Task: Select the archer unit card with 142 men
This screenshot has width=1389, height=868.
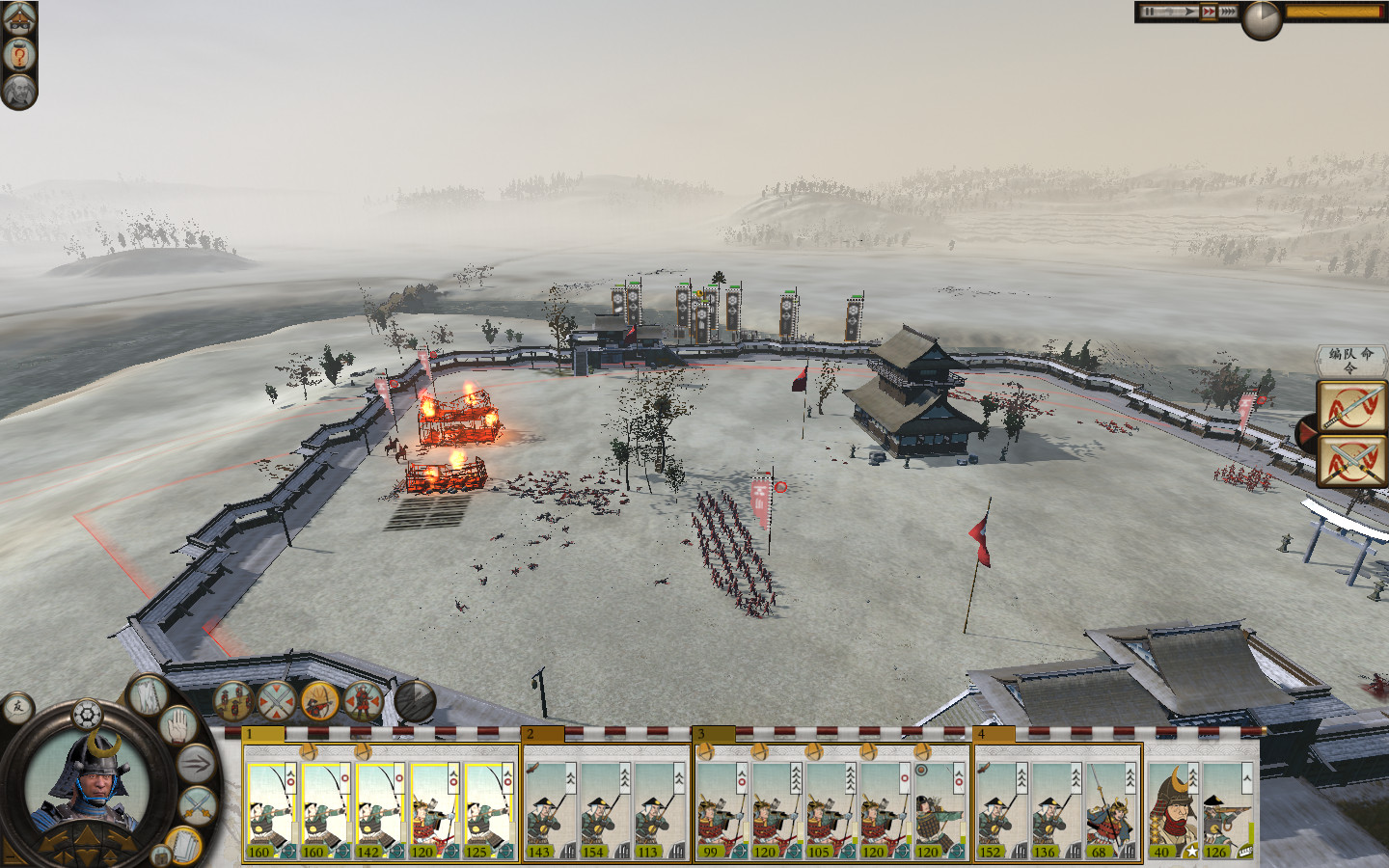Action: 379,810
